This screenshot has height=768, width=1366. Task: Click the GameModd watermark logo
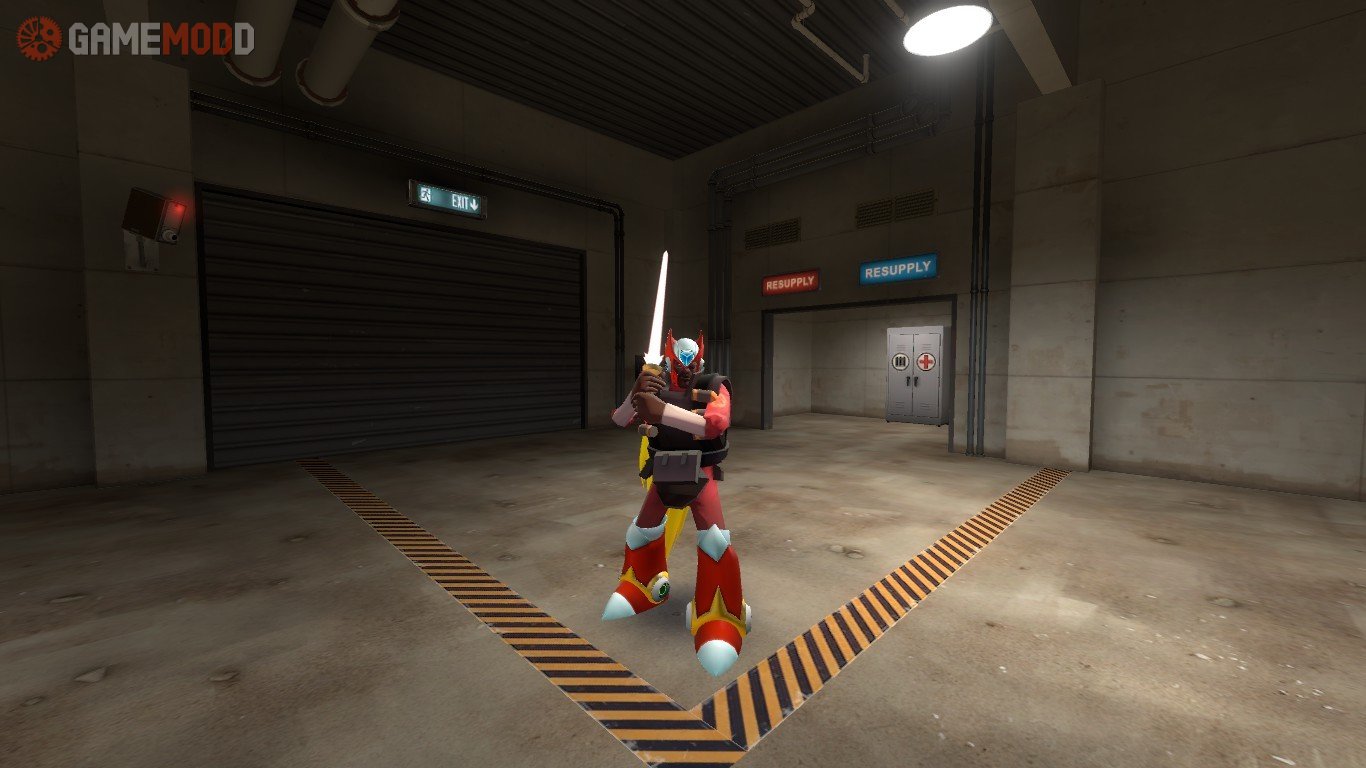tap(136, 38)
